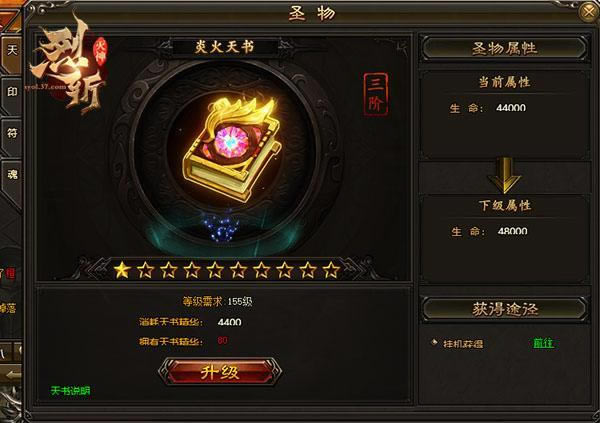Follow the green 前往 link
Screen dimensions: 600x423
[545, 344]
